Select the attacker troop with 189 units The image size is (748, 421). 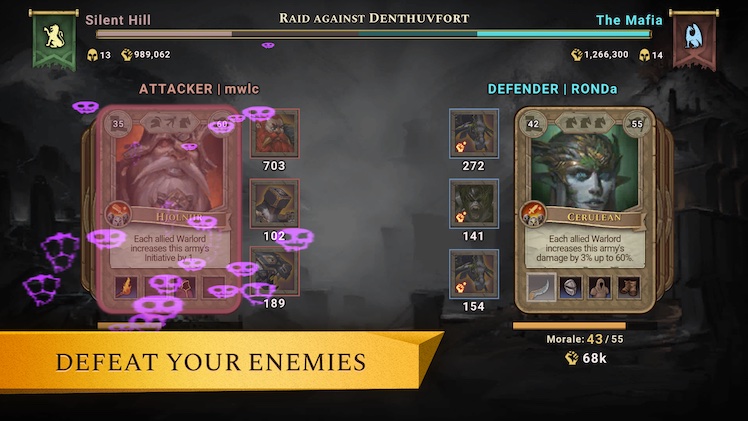click(274, 270)
